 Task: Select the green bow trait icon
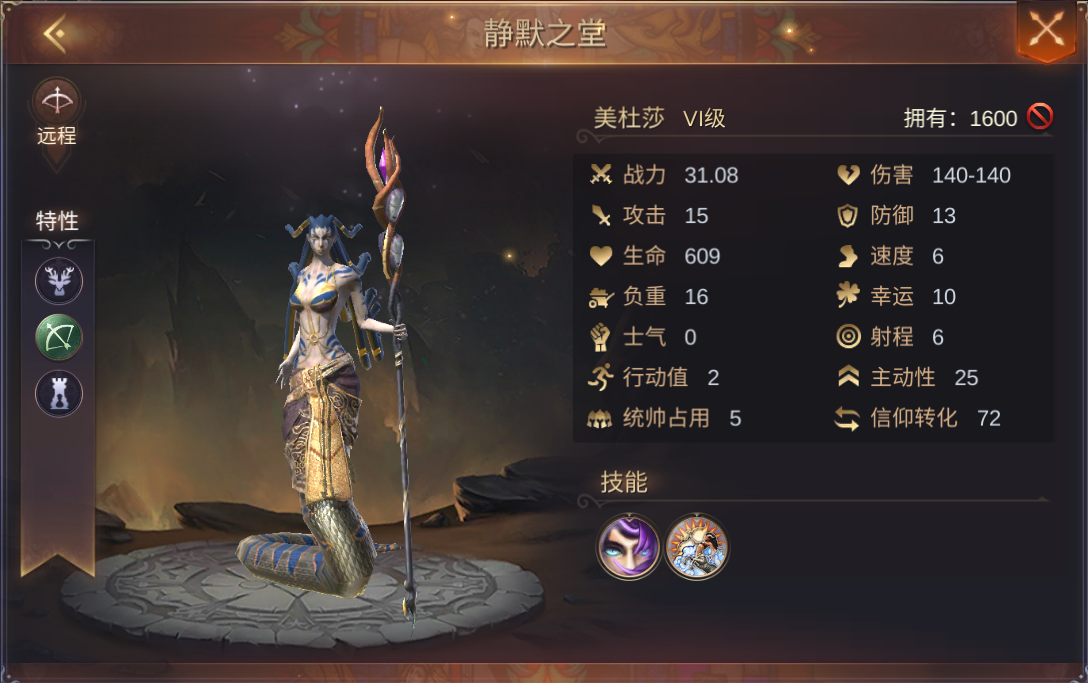pos(59,337)
